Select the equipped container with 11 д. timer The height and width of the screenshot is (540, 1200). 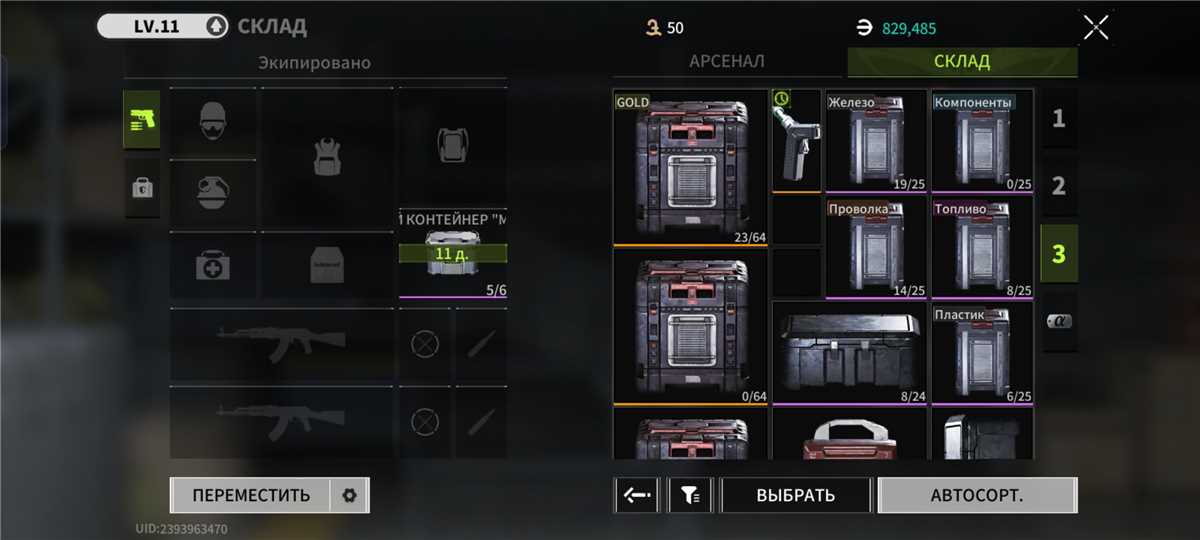pos(452,254)
